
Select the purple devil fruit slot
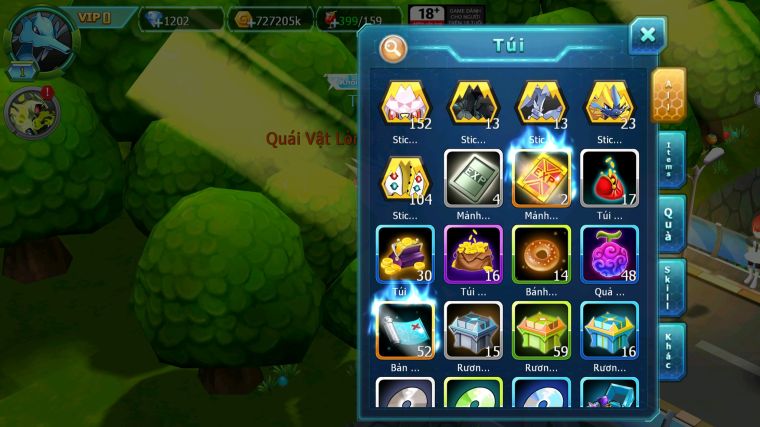(609, 255)
